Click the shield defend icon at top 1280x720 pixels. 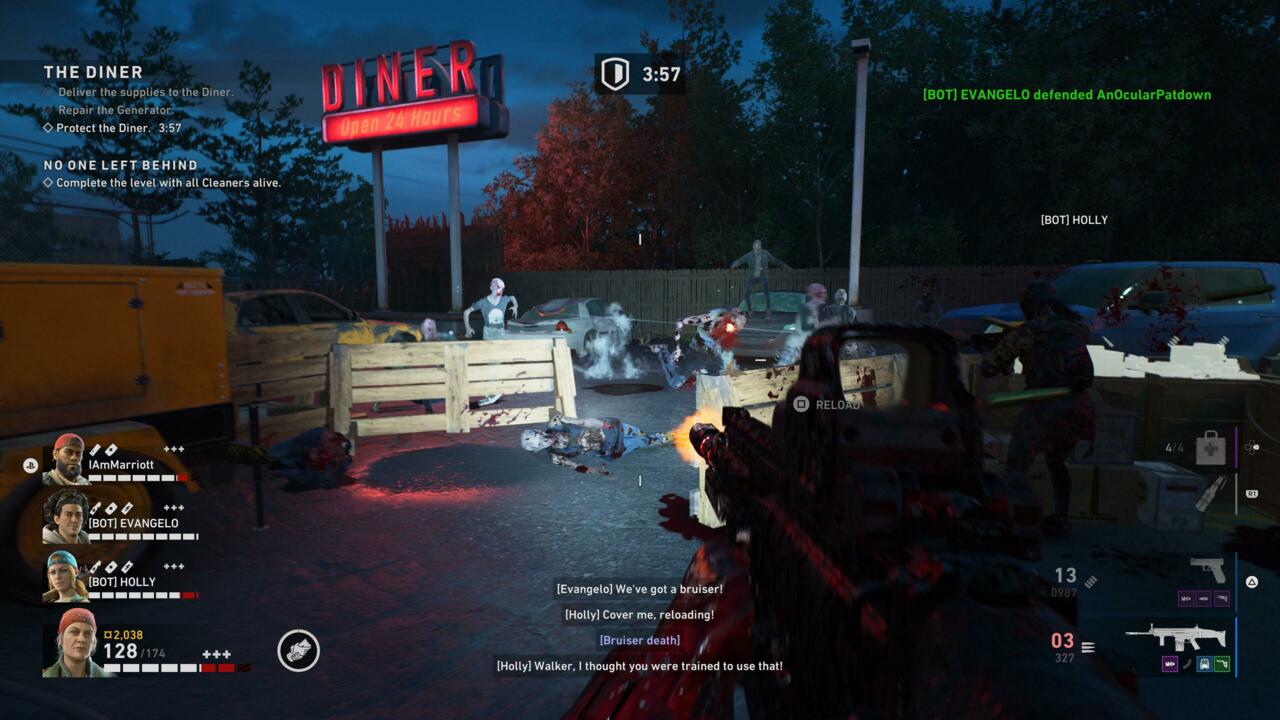(614, 74)
